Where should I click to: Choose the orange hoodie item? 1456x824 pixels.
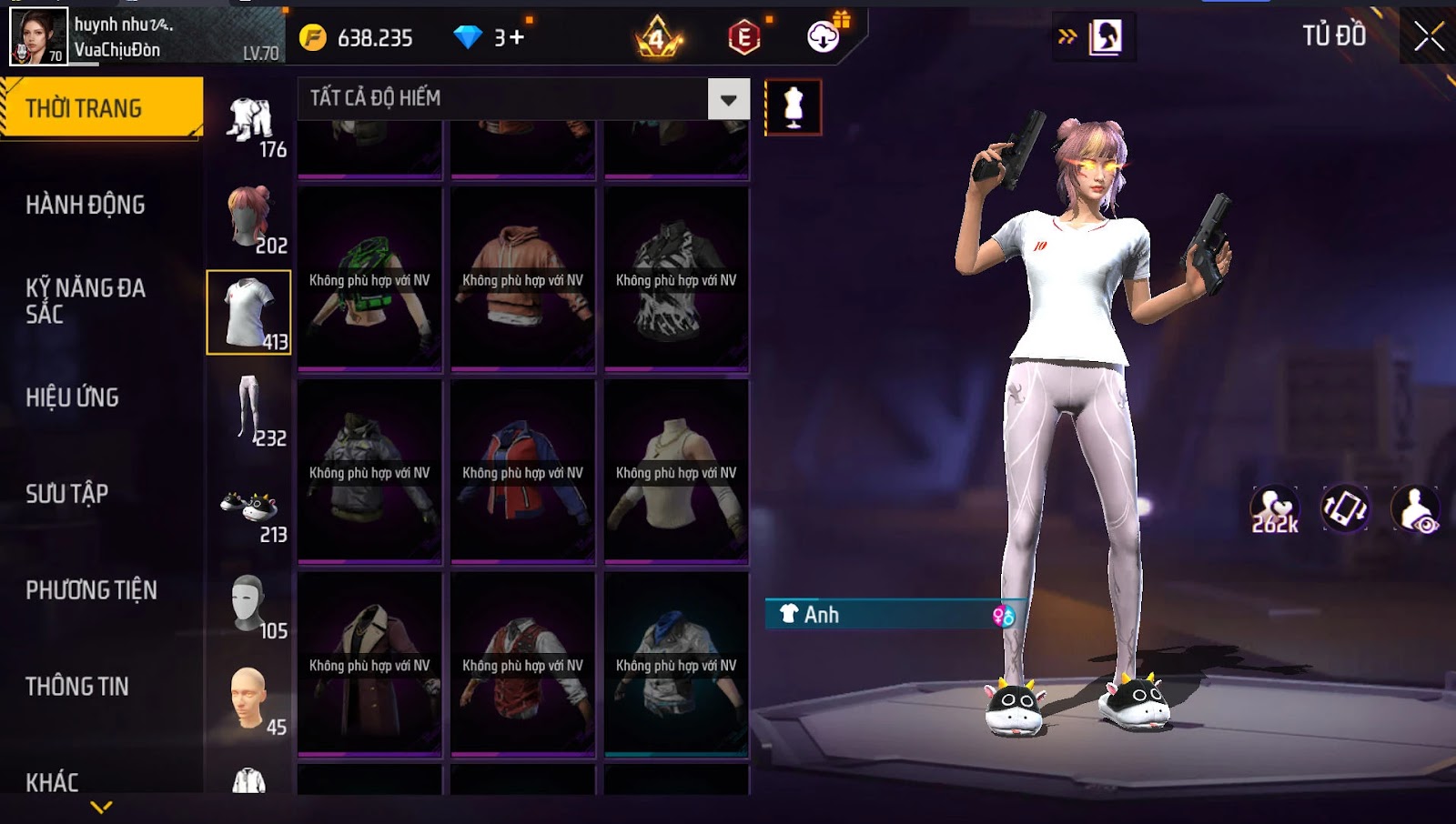point(523,279)
